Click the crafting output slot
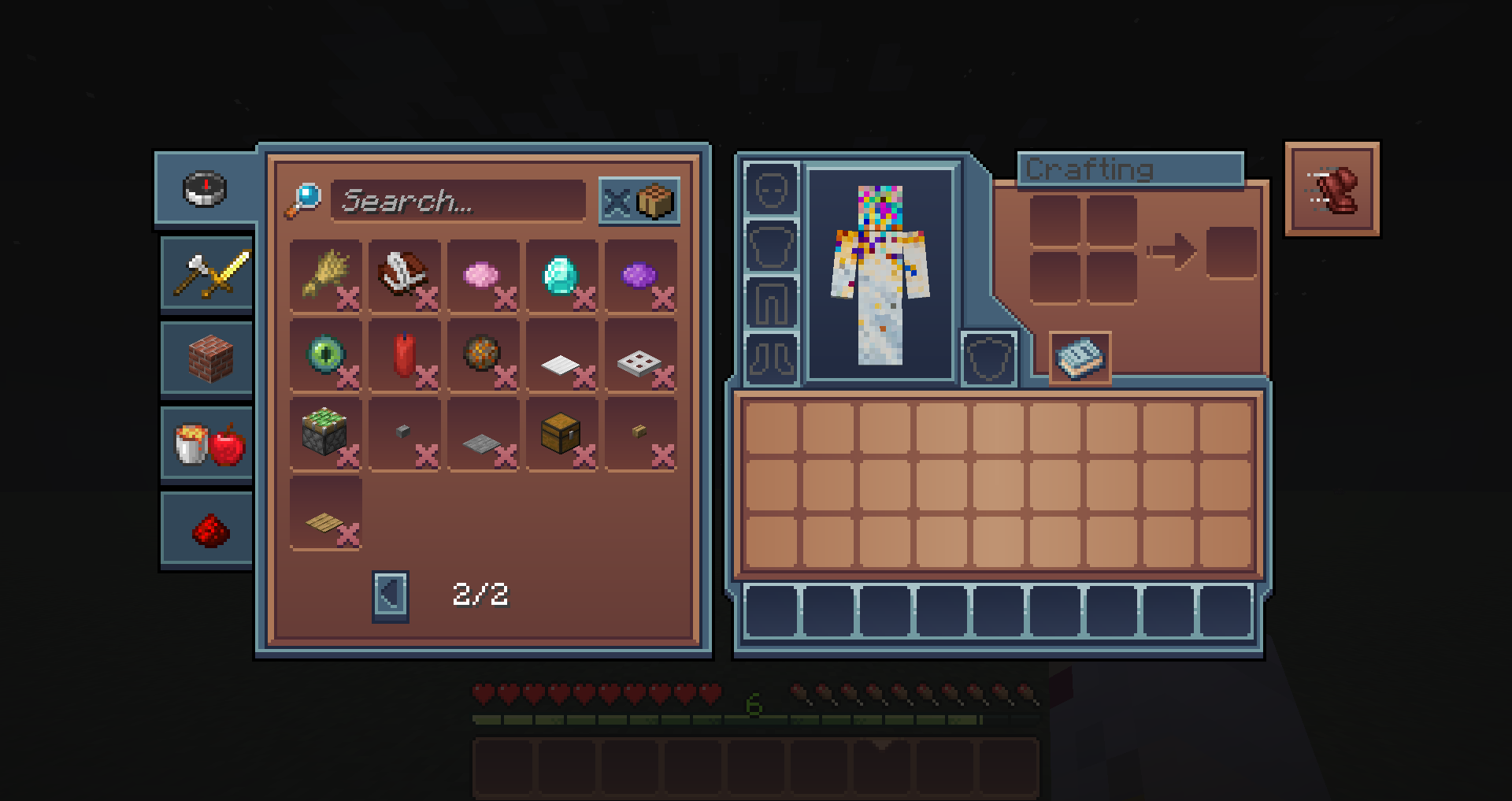 (1231, 253)
